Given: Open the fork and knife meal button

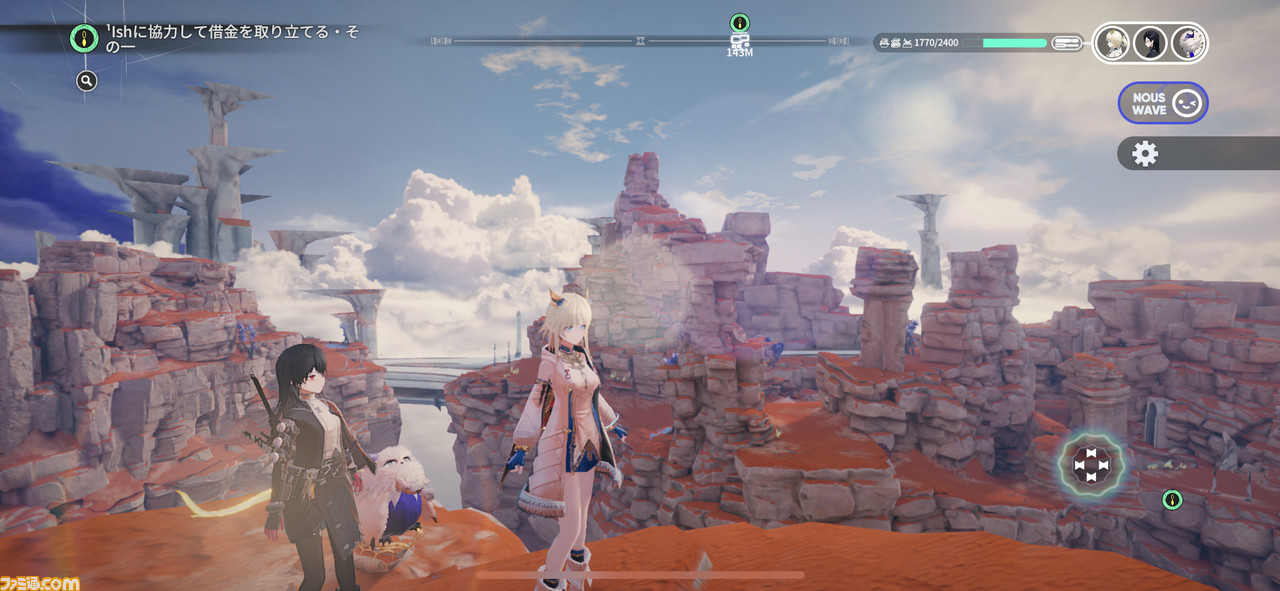Looking at the screenshot, I should coord(1065,43).
